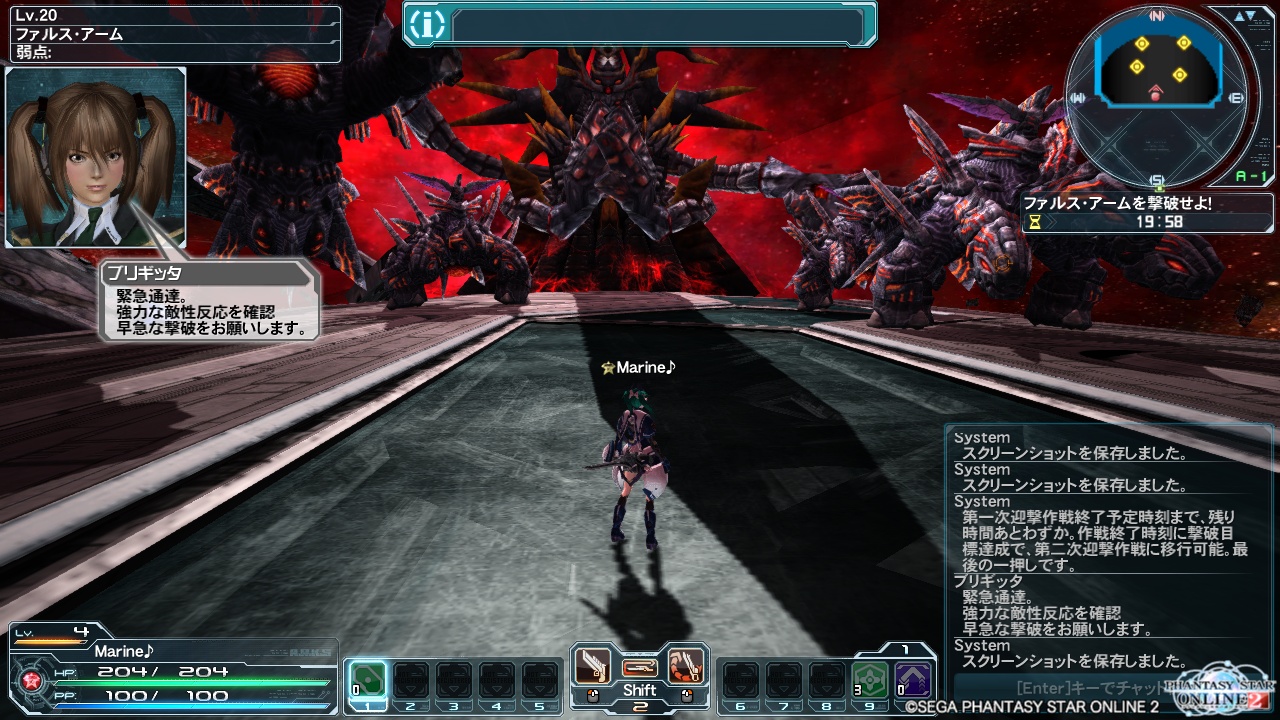This screenshot has width=1280, height=720.
Task: Select the green item in subpalette slot 1
Action: click(367, 680)
